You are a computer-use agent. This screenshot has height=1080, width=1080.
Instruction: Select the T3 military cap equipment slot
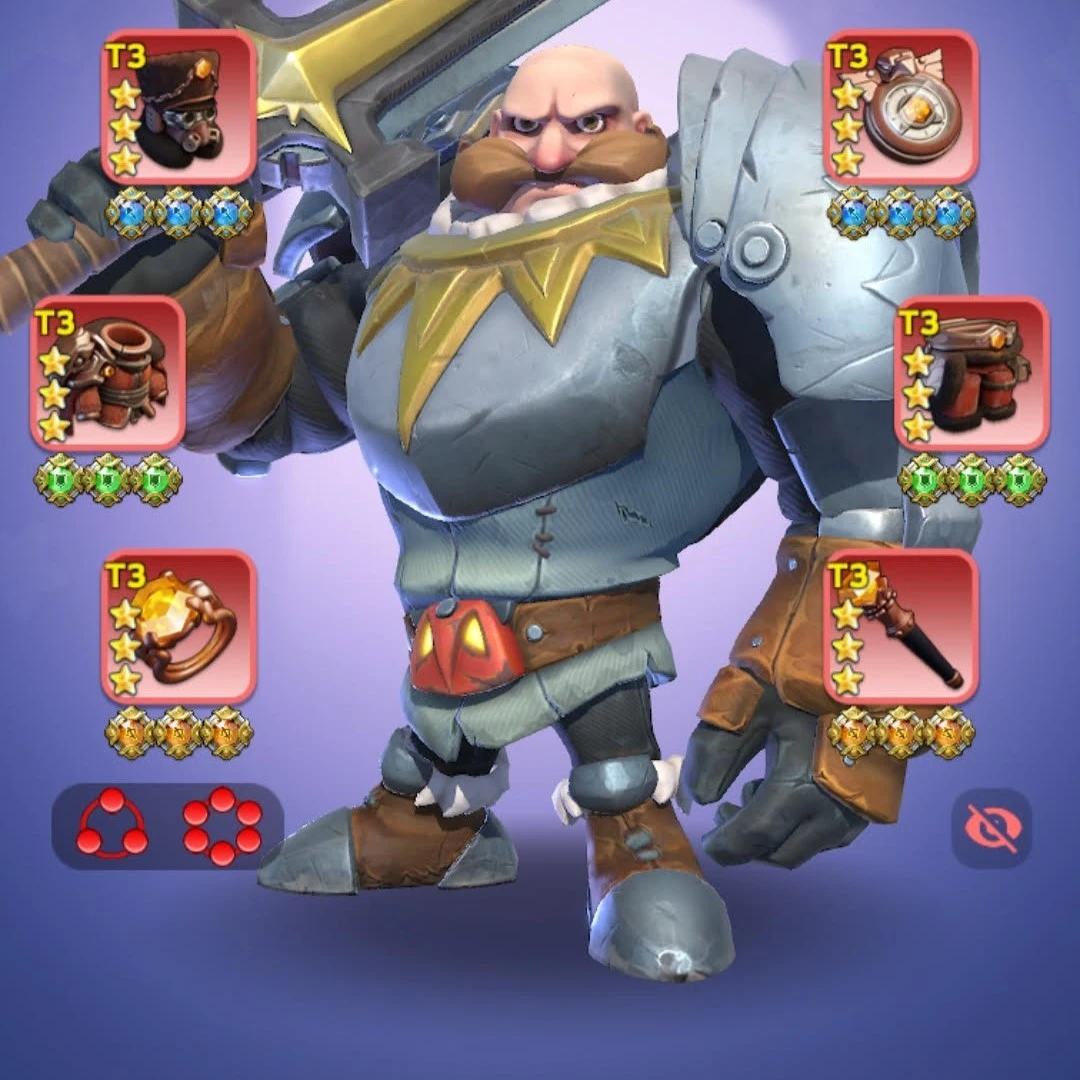click(179, 107)
